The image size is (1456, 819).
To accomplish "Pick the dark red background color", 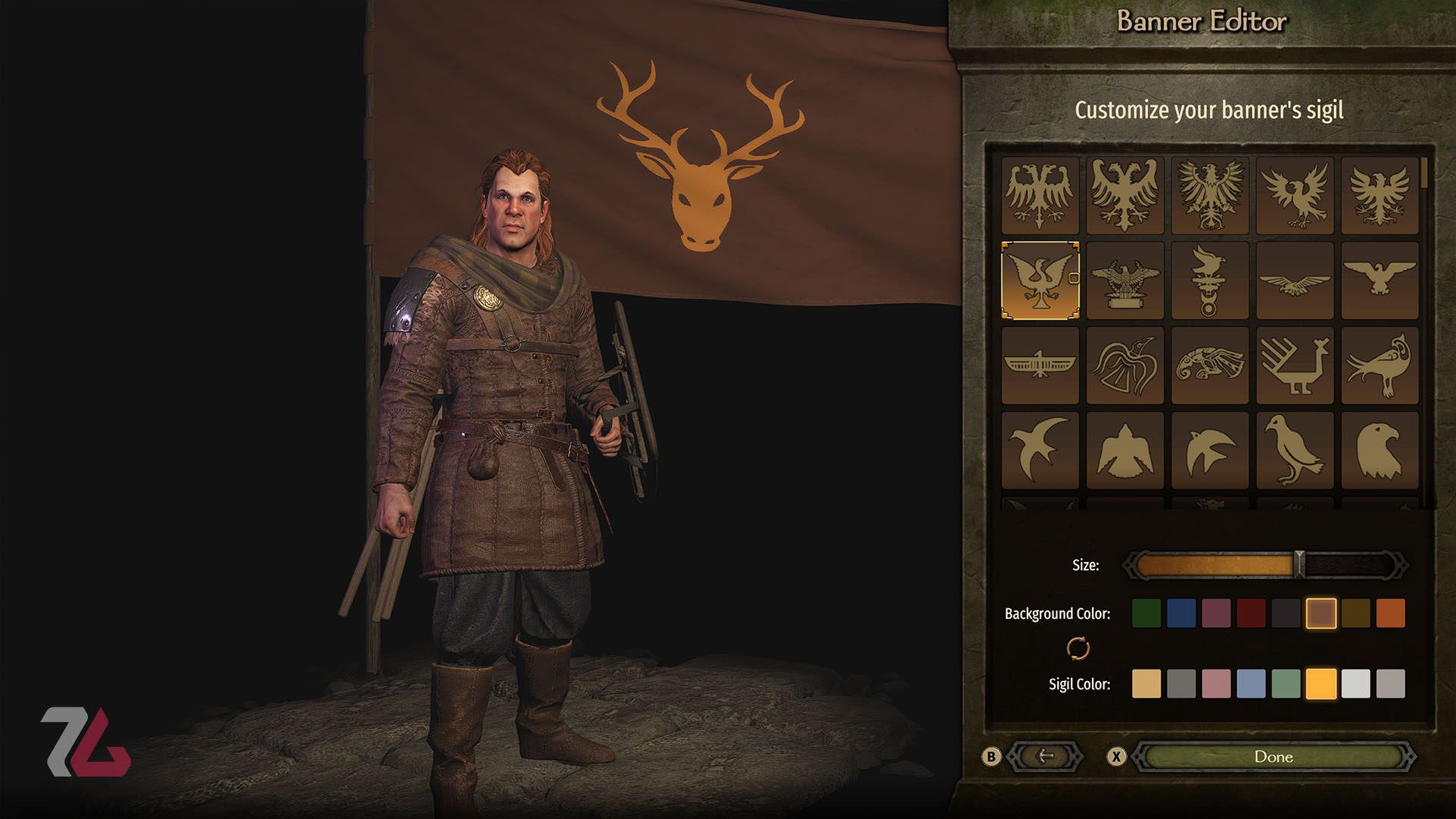I will pos(1250,613).
